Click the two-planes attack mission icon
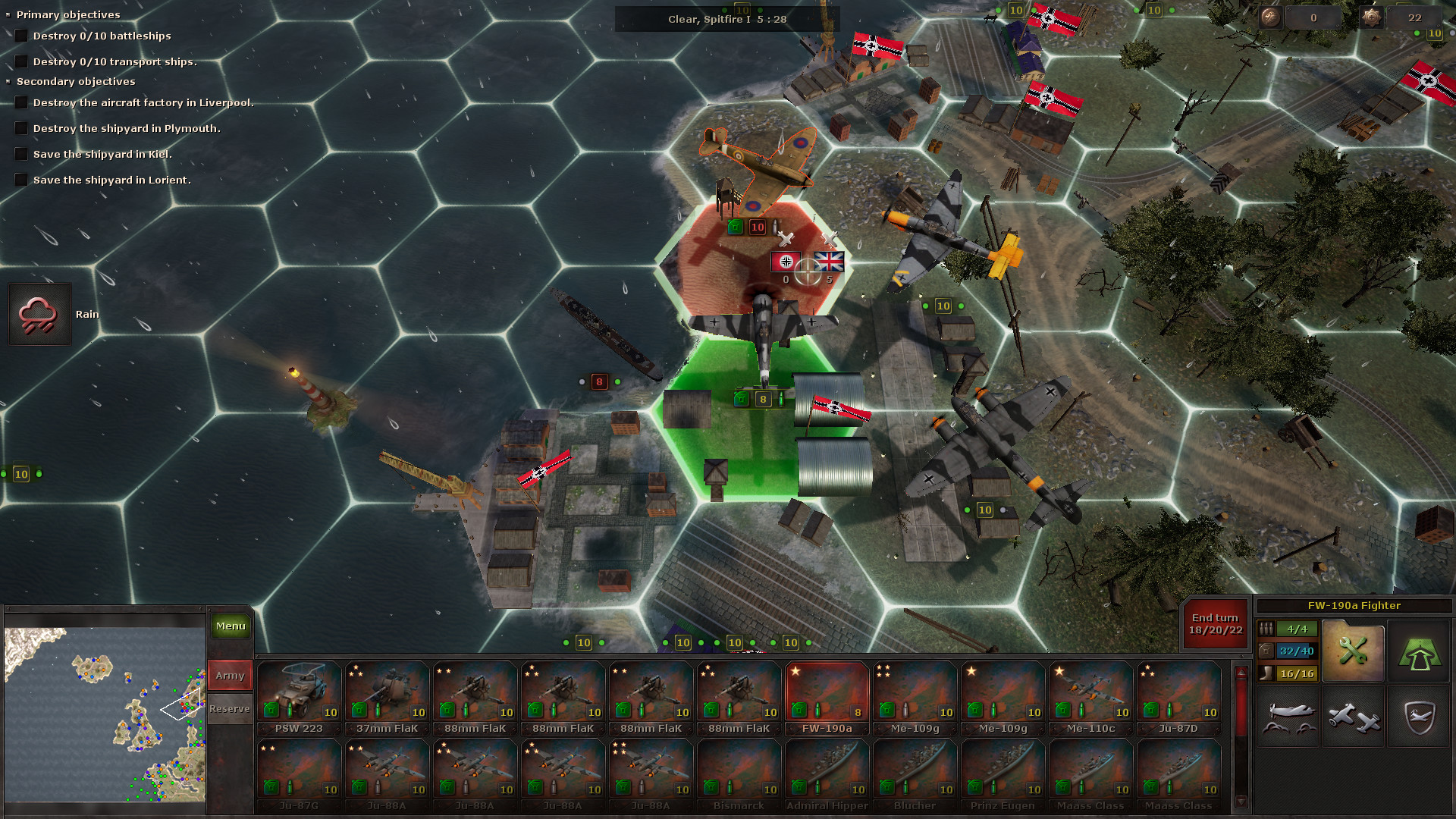The height and width of the screenshot is (819, 1456). (x=1353, y=716)
